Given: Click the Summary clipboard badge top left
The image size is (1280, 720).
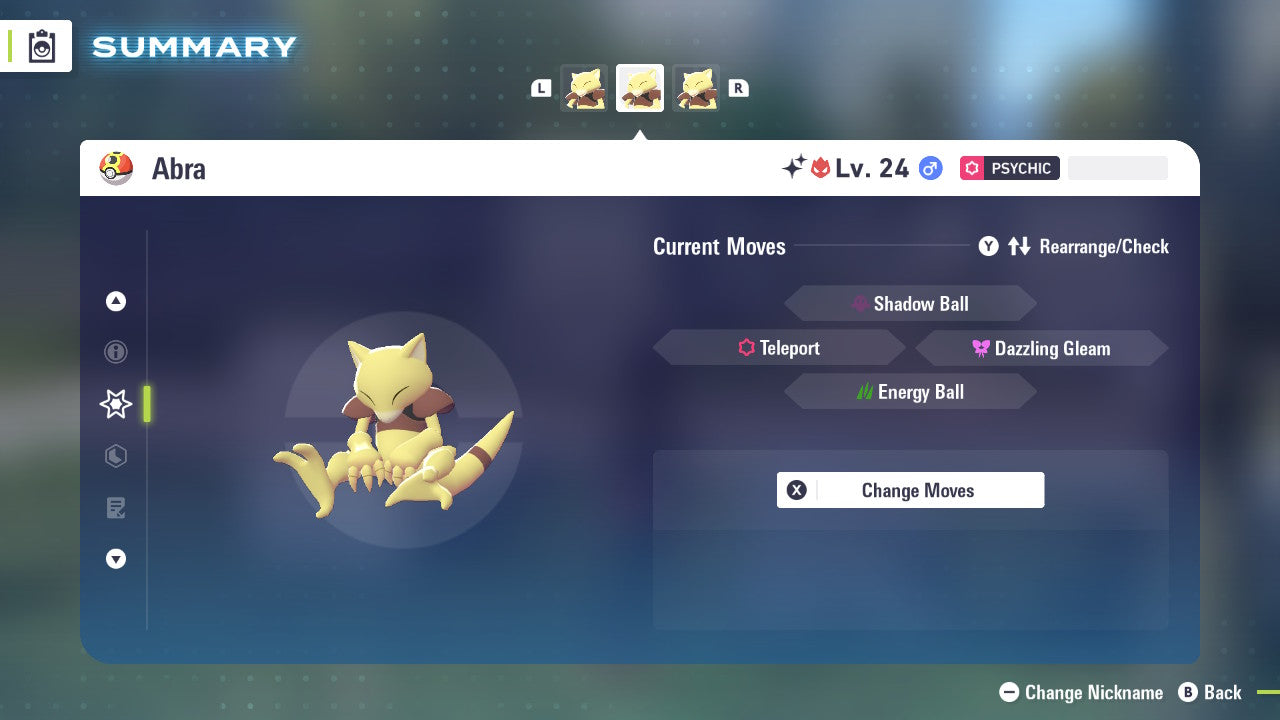Looking at the screenshot, I should 41,46.
